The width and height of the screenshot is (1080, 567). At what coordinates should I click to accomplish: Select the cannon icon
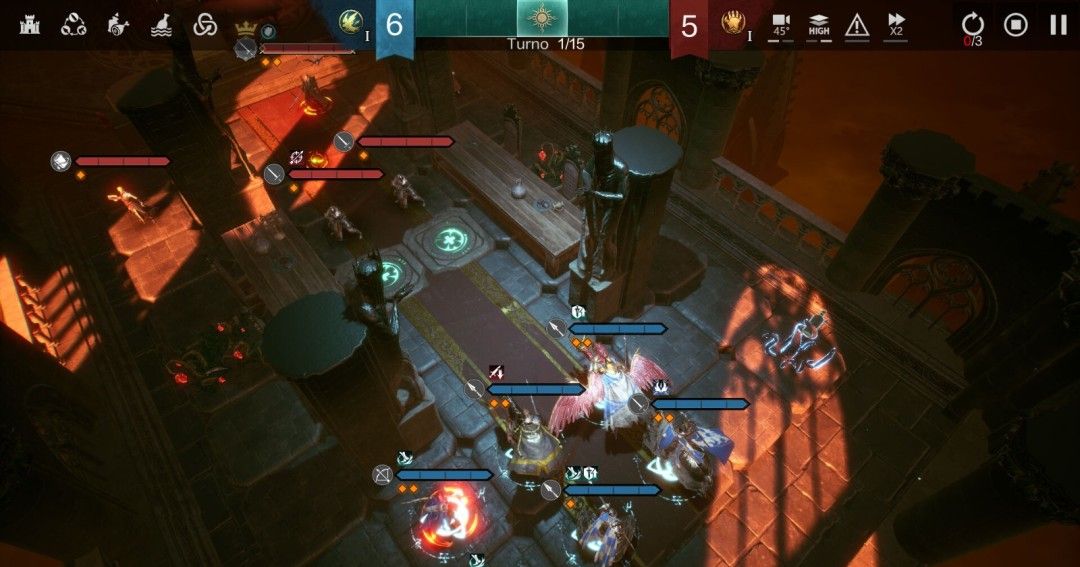[117, 24]
